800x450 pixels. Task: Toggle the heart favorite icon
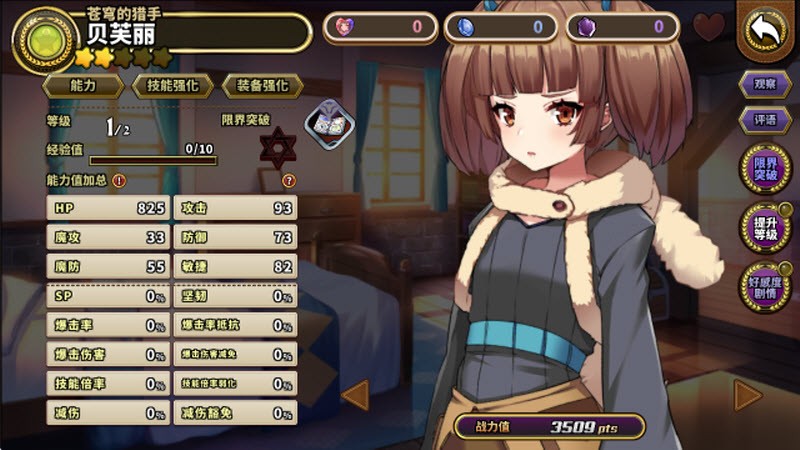[x=709, y=27]
